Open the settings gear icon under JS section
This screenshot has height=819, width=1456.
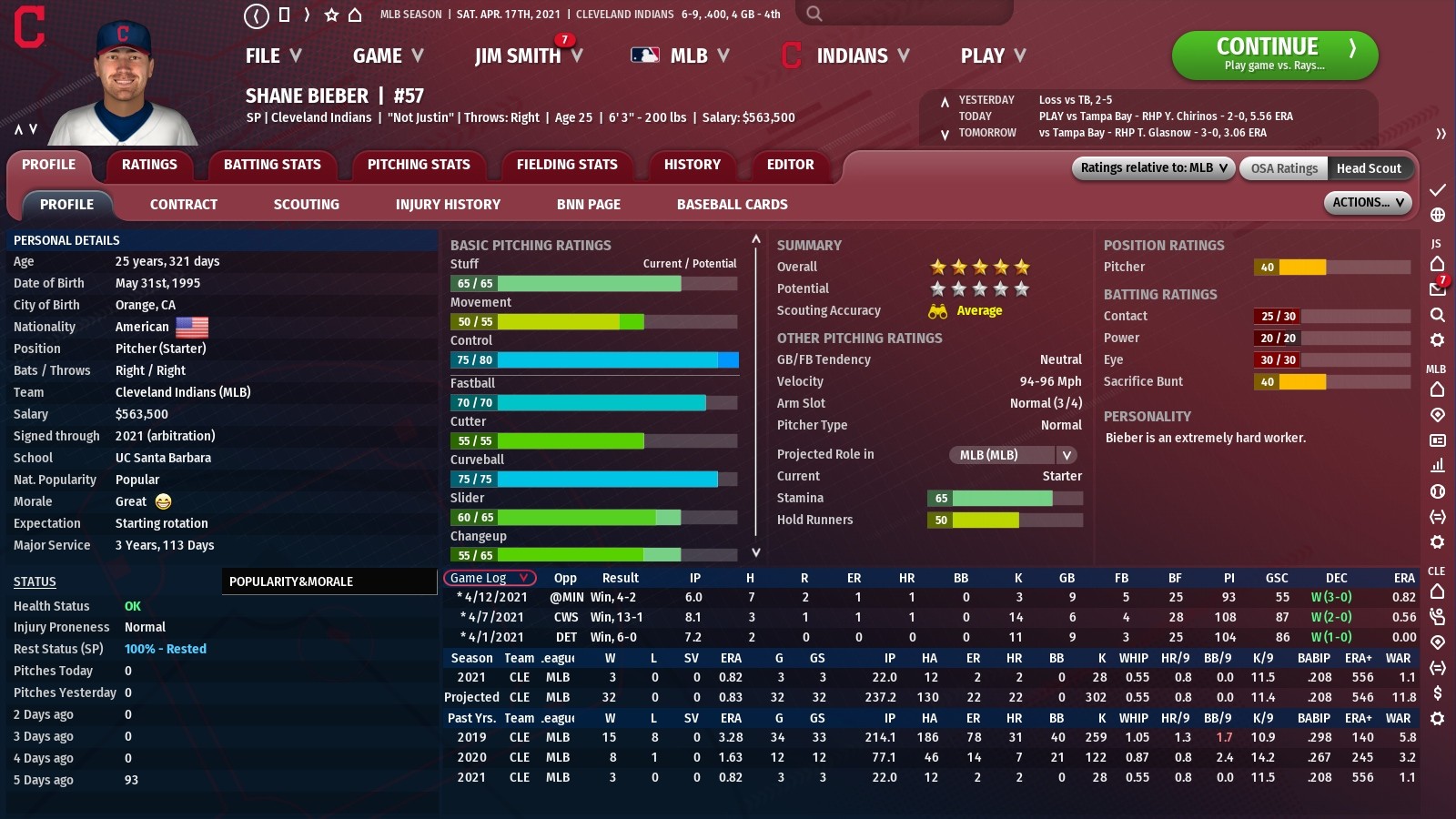click(1438, 341)
